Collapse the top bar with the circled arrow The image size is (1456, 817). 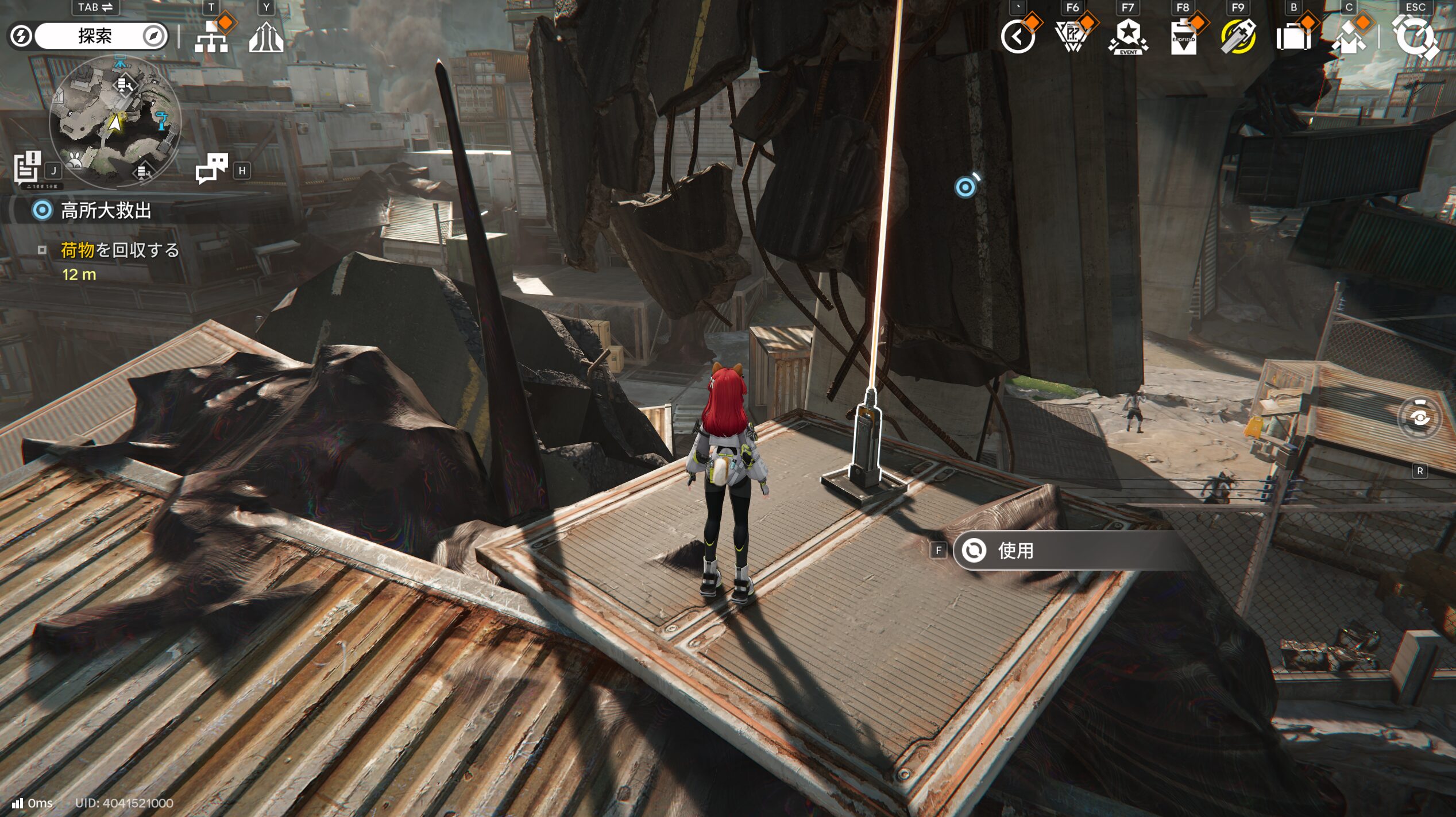point(1018,38)
